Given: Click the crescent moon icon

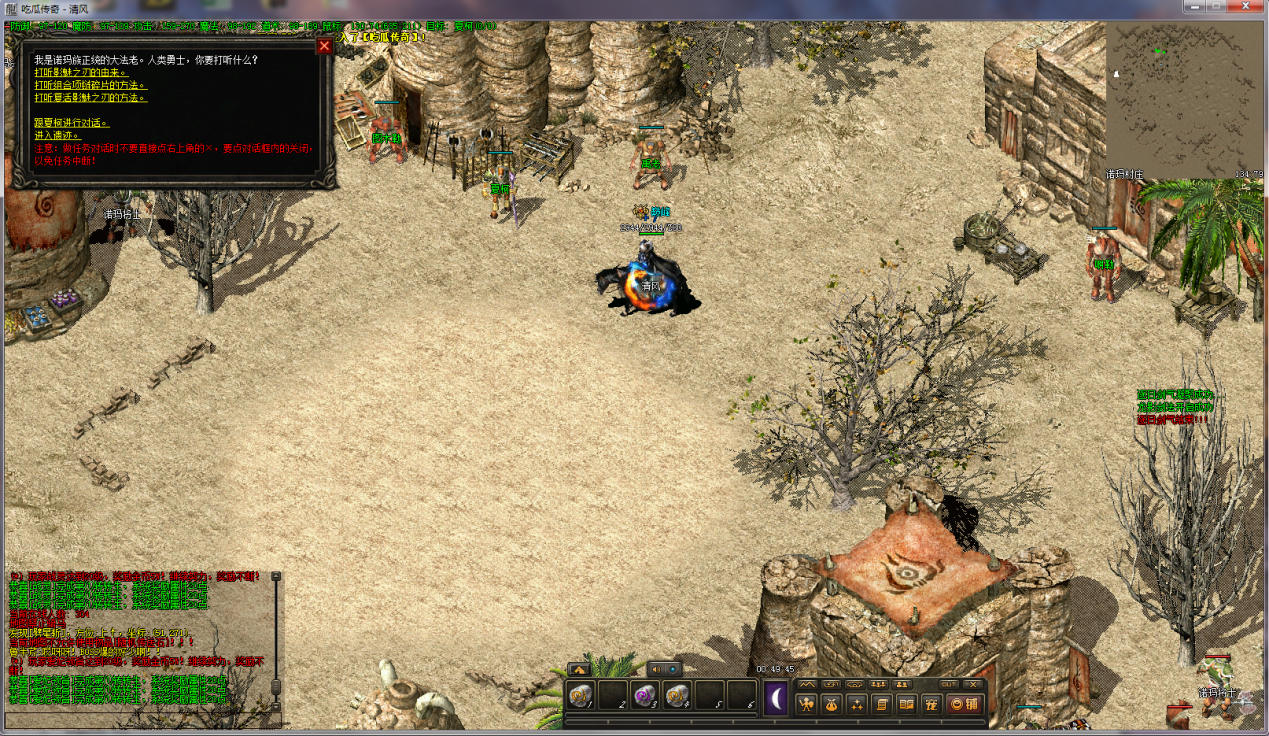Looking at the screenshot, I should (777, 698).
